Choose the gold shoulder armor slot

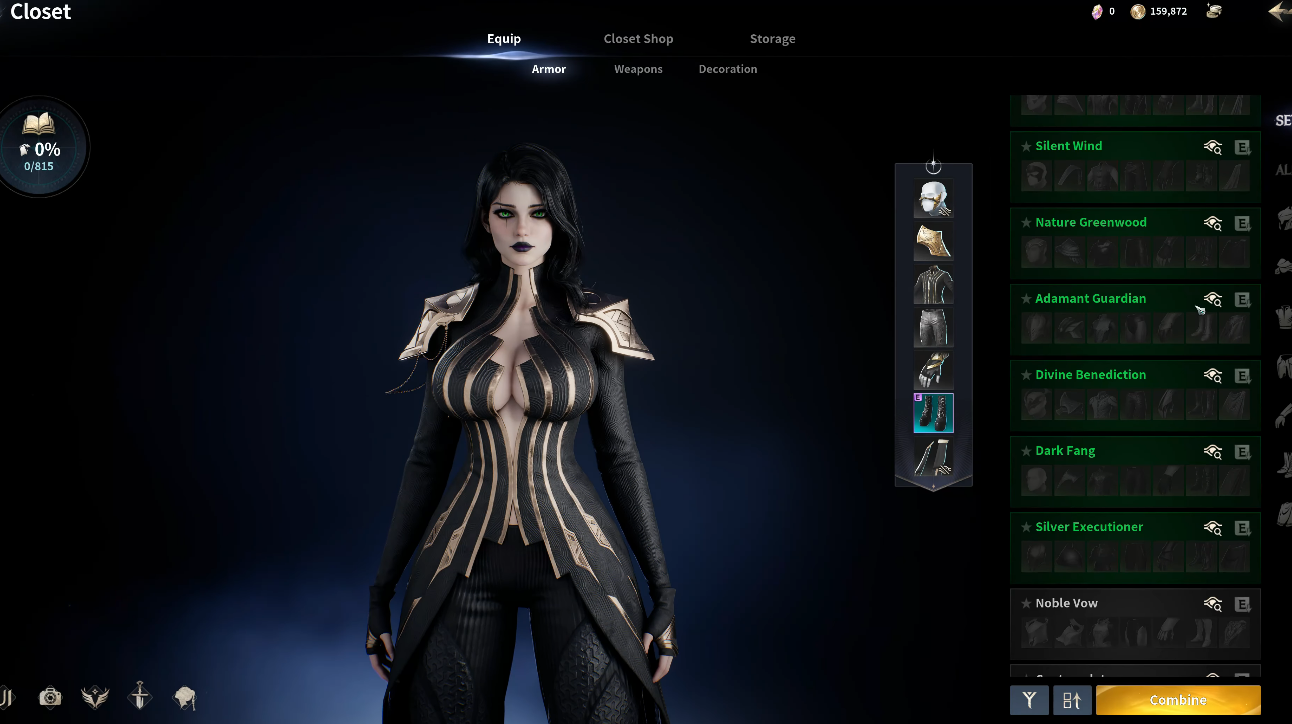(x=933, y=242)
